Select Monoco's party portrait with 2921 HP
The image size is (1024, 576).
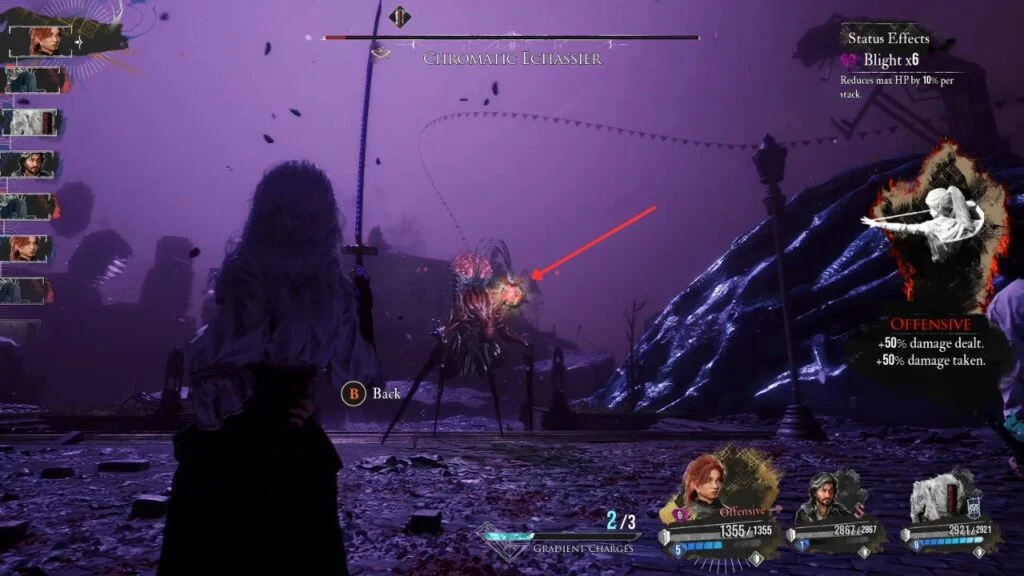(x=936, y=497)
